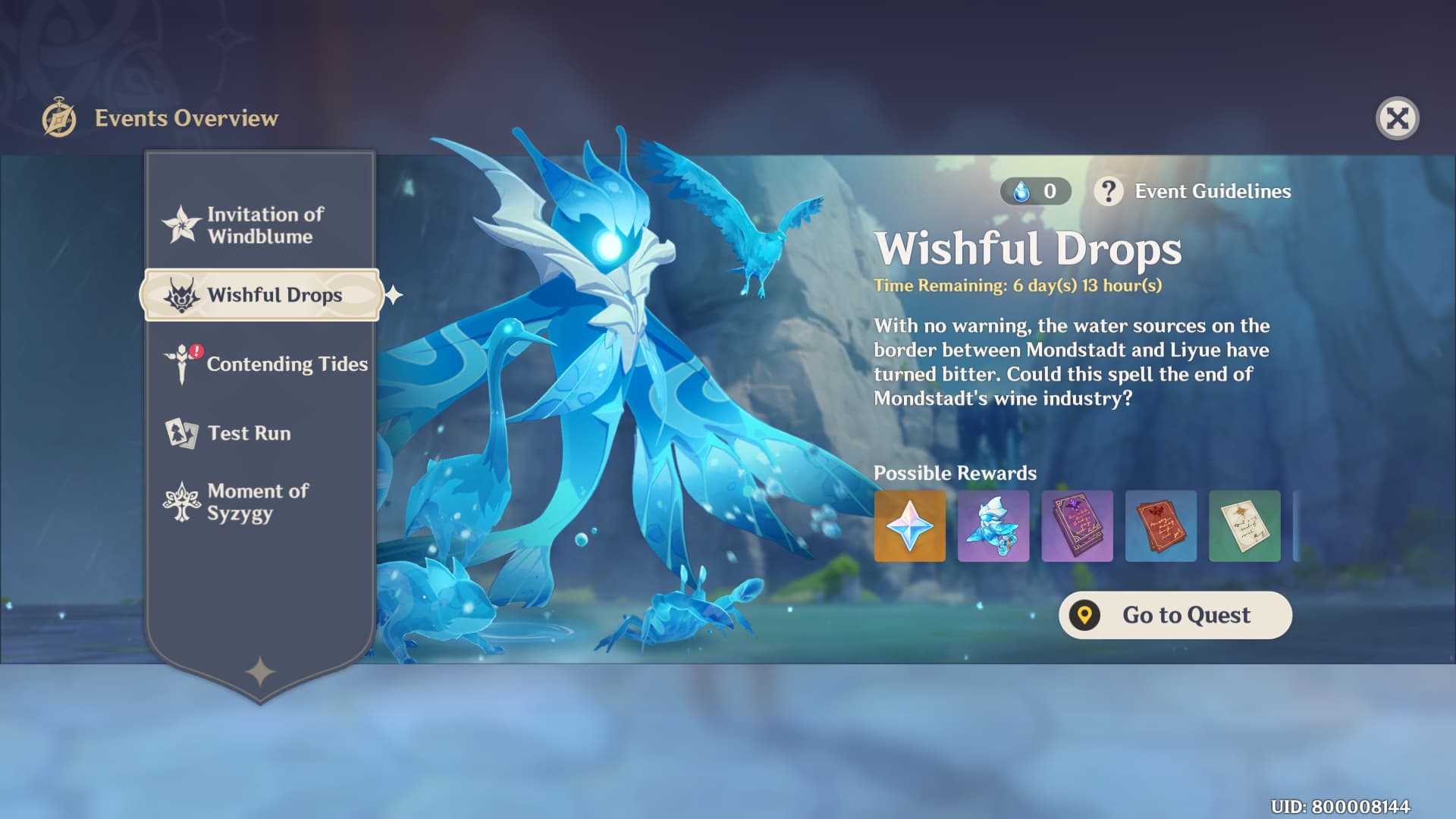The image size is (1456, 819).
Task: Select the purple talent book reward
Action: 1077,526
